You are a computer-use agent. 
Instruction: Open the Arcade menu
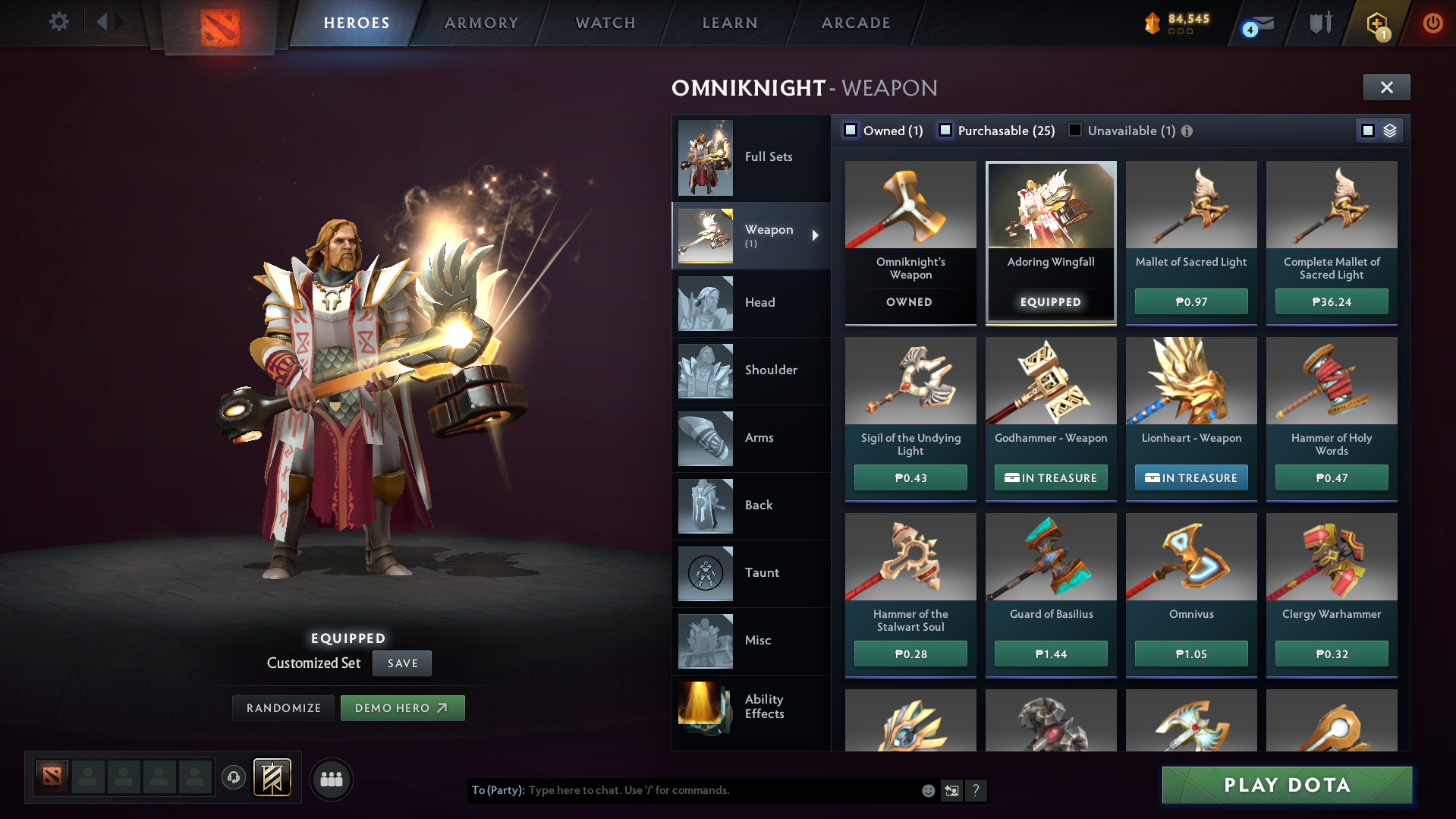click(855, 23)
